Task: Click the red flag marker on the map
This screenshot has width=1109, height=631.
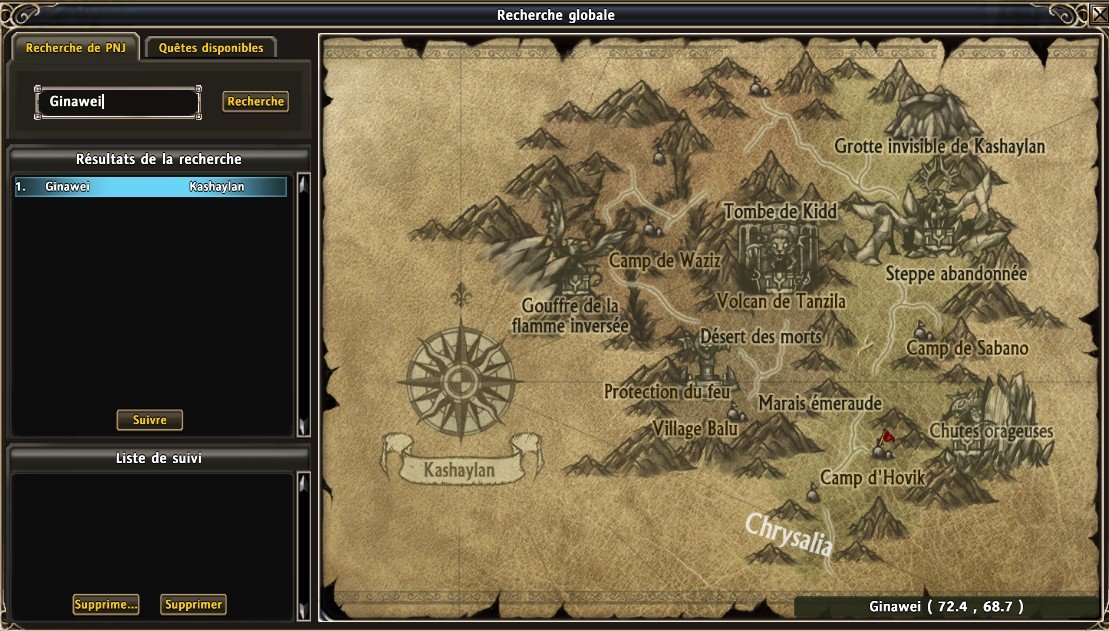Action: coord(886,437)
